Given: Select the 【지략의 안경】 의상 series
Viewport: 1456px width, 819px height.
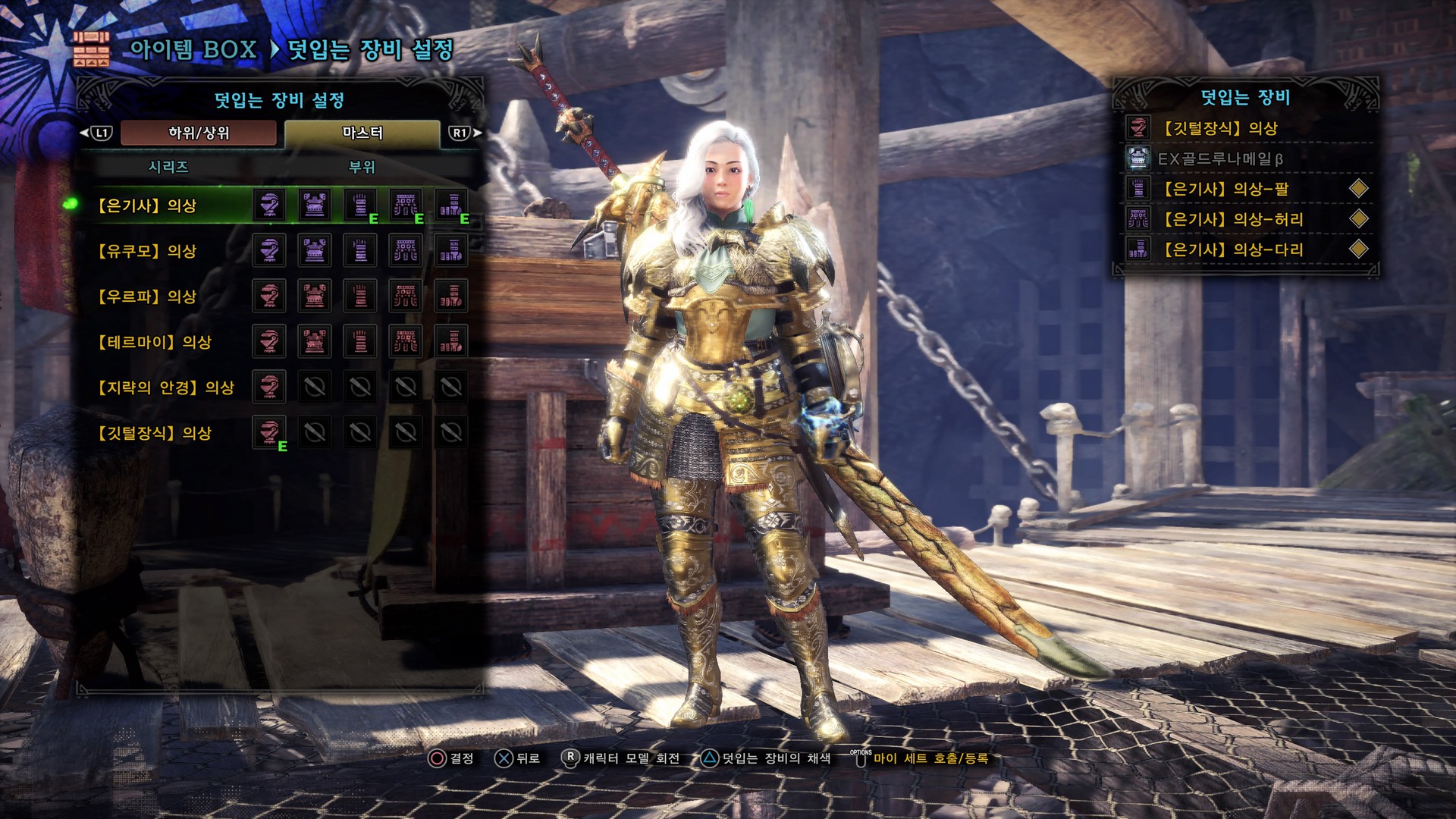Looking at the screenshot, I should (166, 388).
